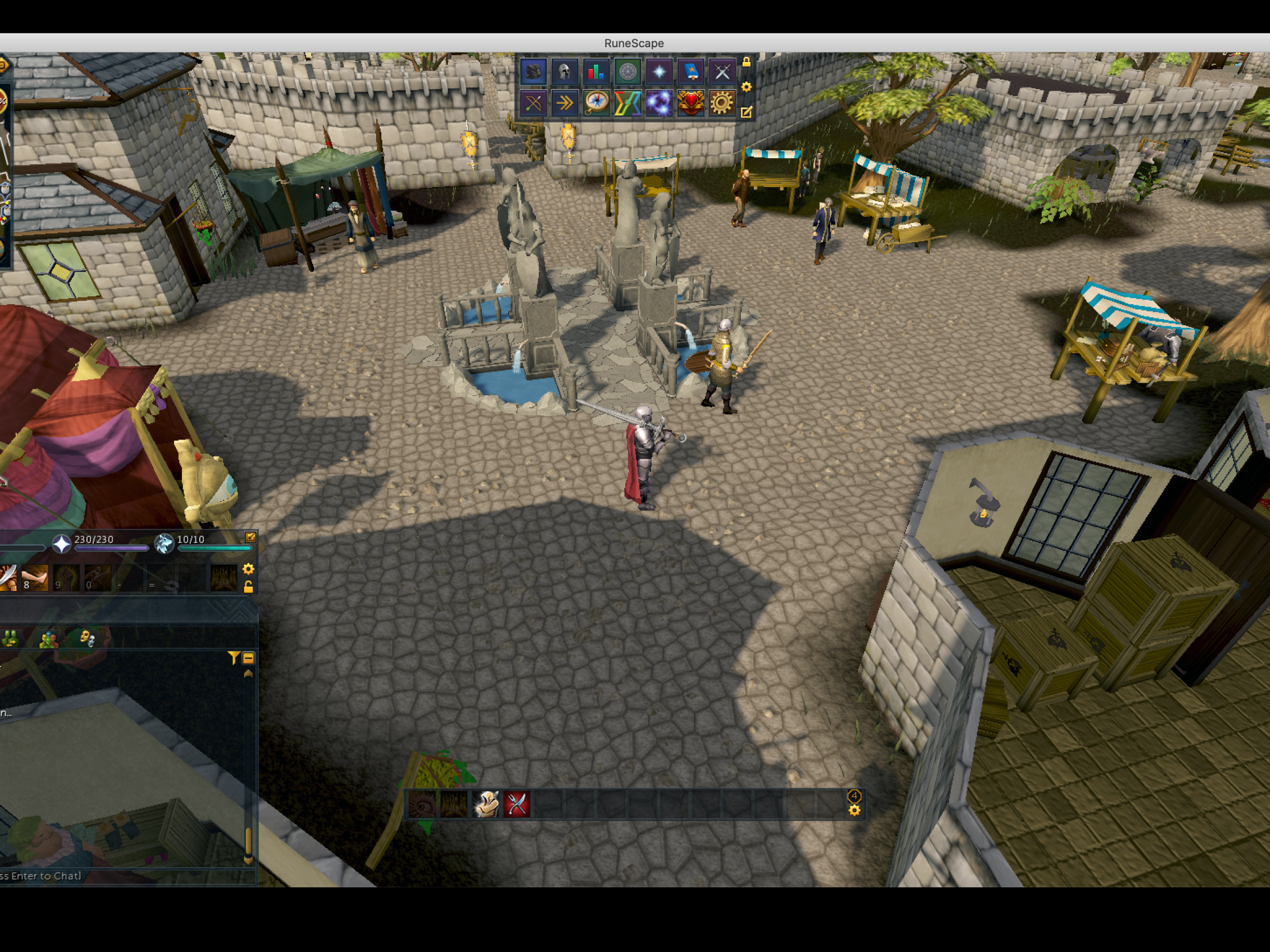Screen dimensions: 1270x952
Task: Open the backpack from the ribbon
Action: 533,72
